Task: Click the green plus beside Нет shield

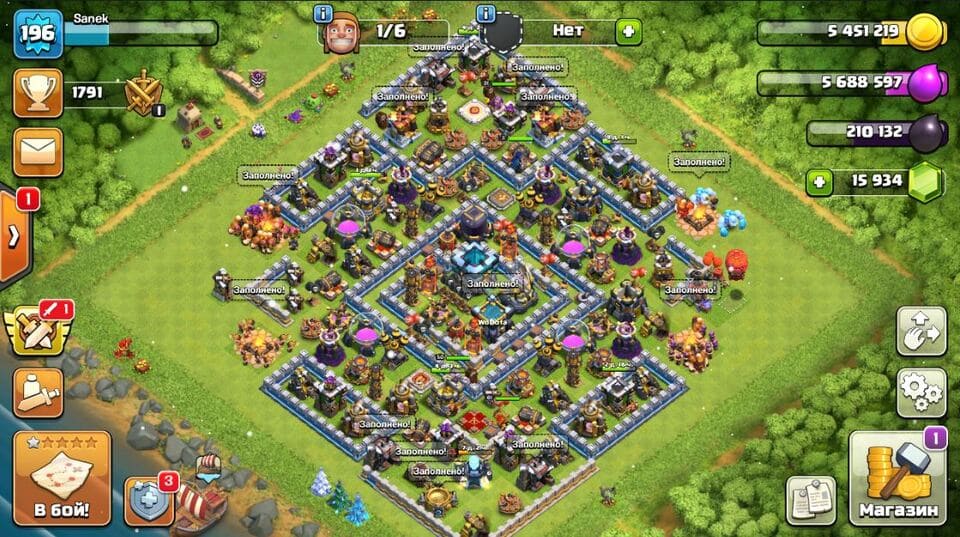Action: click(x=628, y=32)
